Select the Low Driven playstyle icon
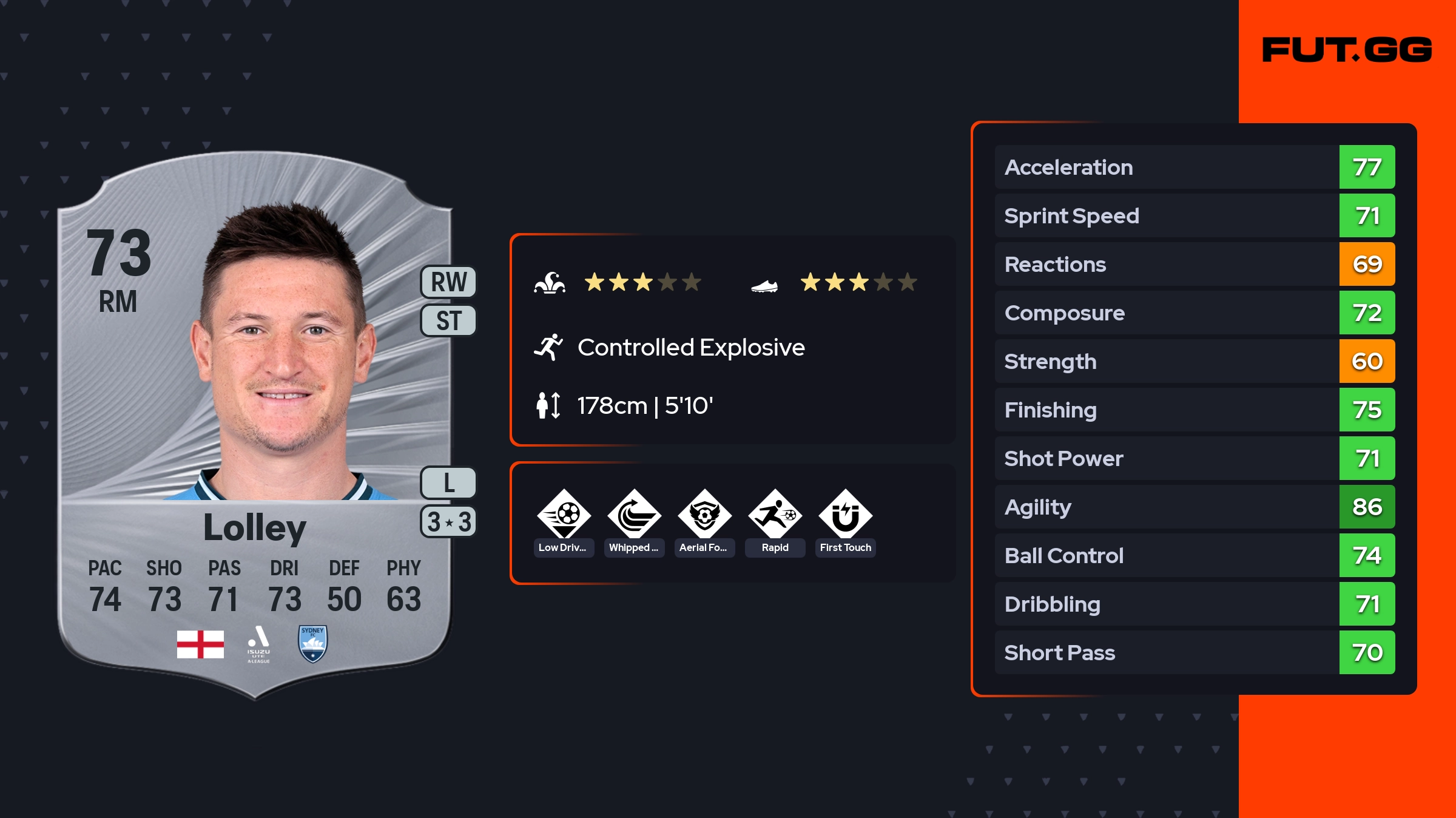 (x=564, y=516)
